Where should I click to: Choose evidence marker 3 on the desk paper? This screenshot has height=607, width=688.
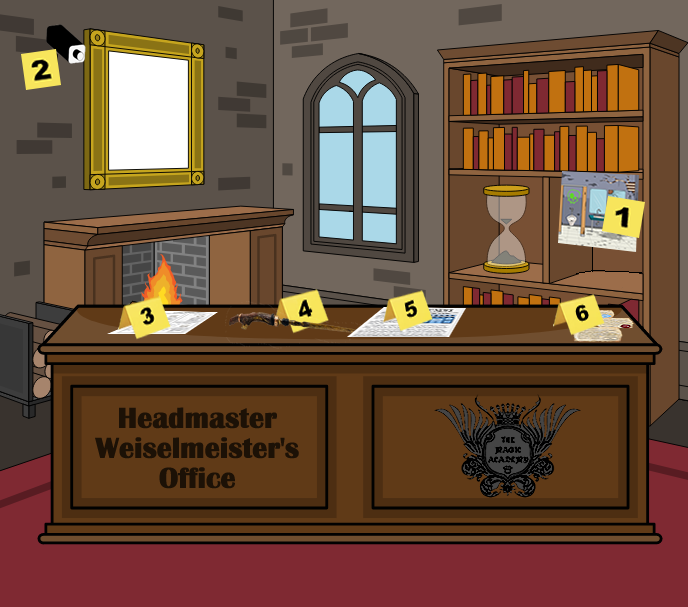coord(148,319)
